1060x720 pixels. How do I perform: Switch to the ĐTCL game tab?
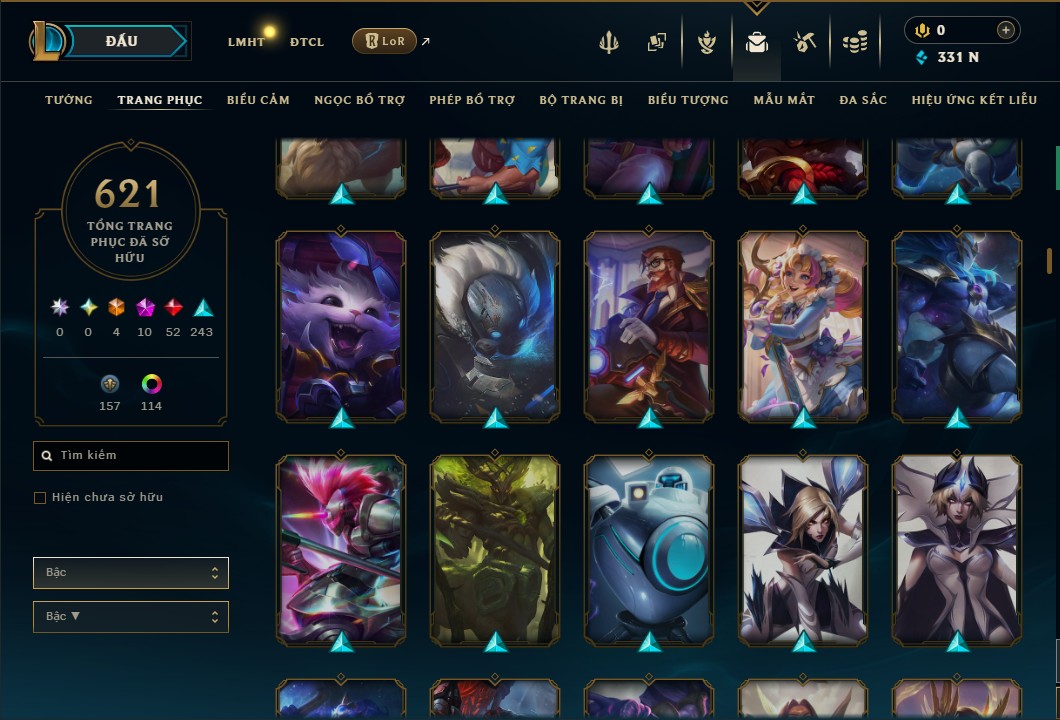307,42
